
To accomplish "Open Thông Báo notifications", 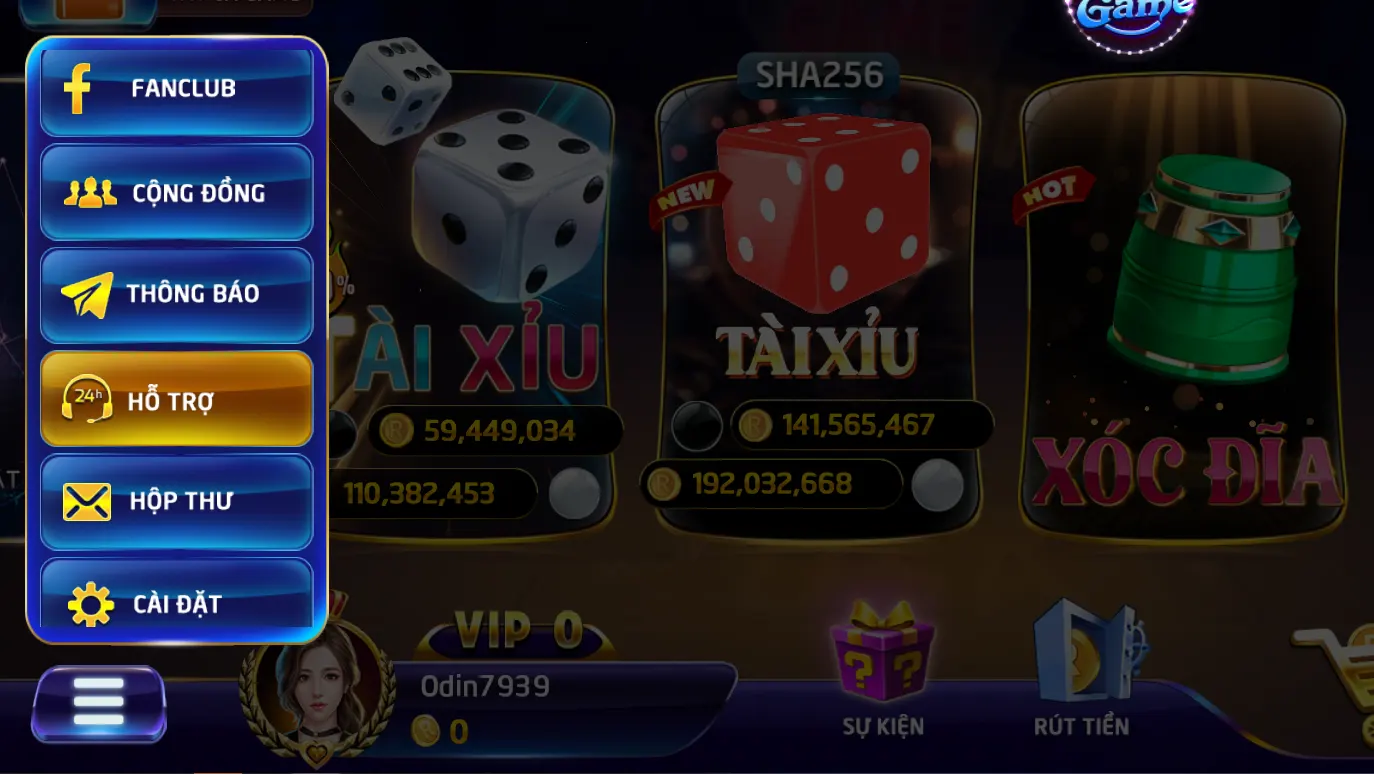I will (176, 295).
